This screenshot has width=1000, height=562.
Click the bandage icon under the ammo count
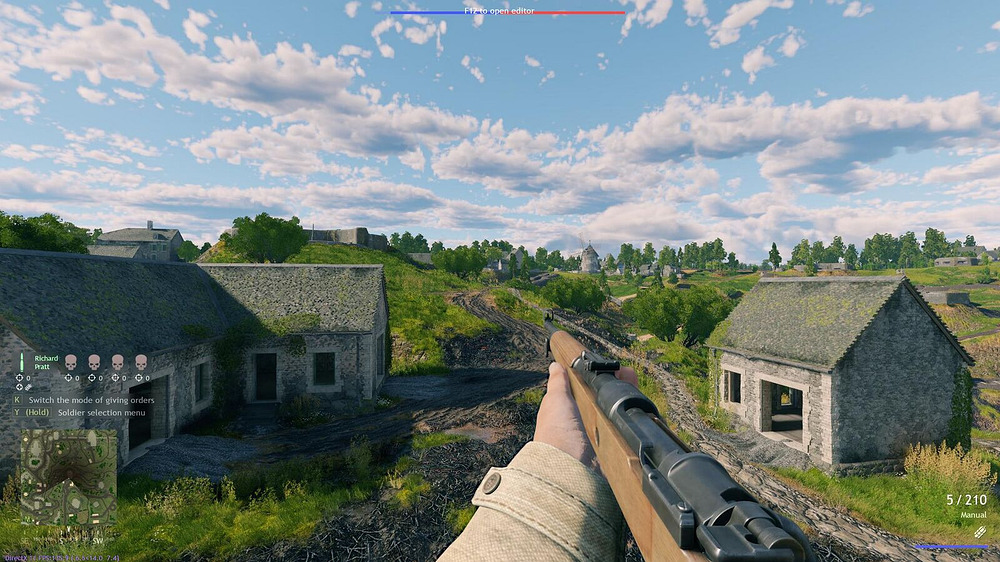point(979,531)
